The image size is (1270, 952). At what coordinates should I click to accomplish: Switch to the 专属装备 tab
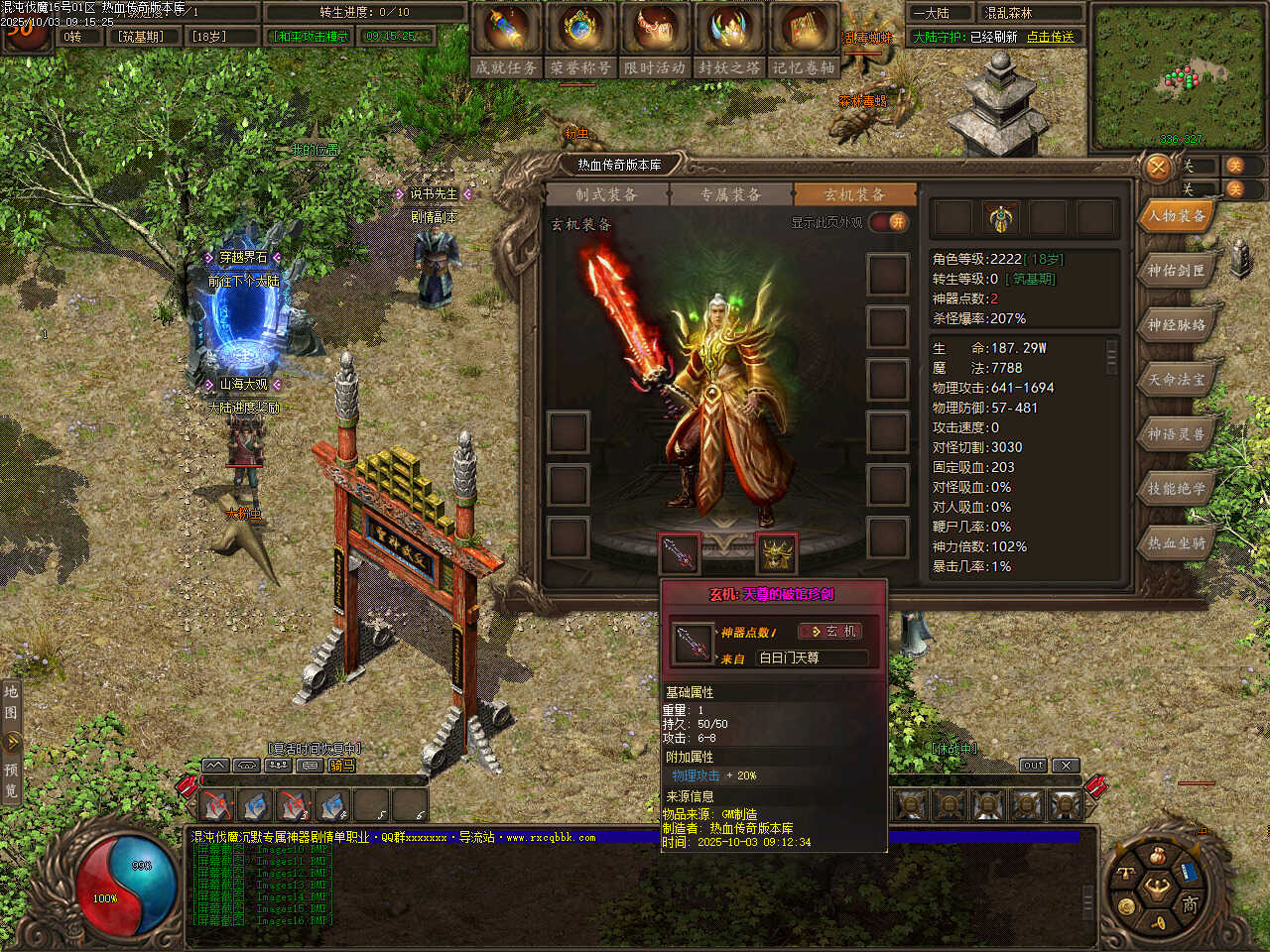[730, 194]
